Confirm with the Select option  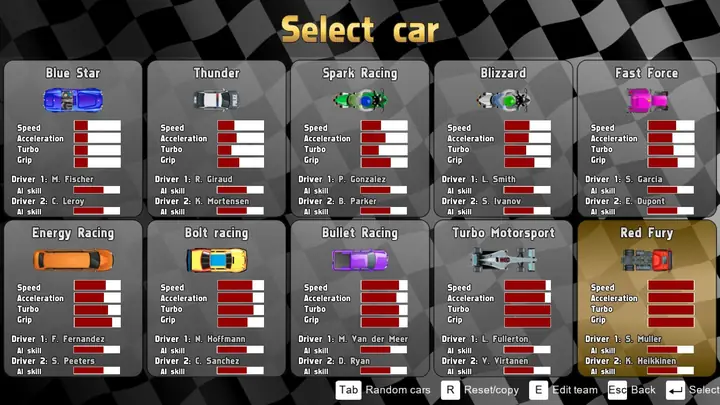(x=692, y=390)
